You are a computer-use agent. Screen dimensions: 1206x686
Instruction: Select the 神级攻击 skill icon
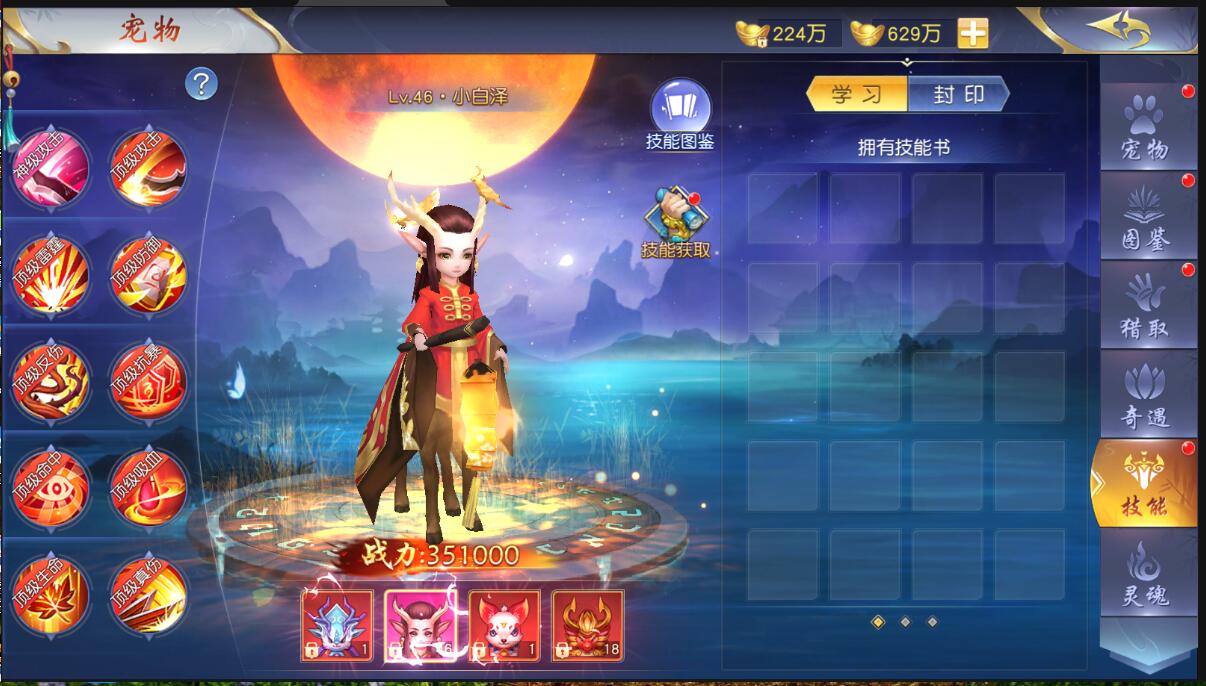pos(50,167)
